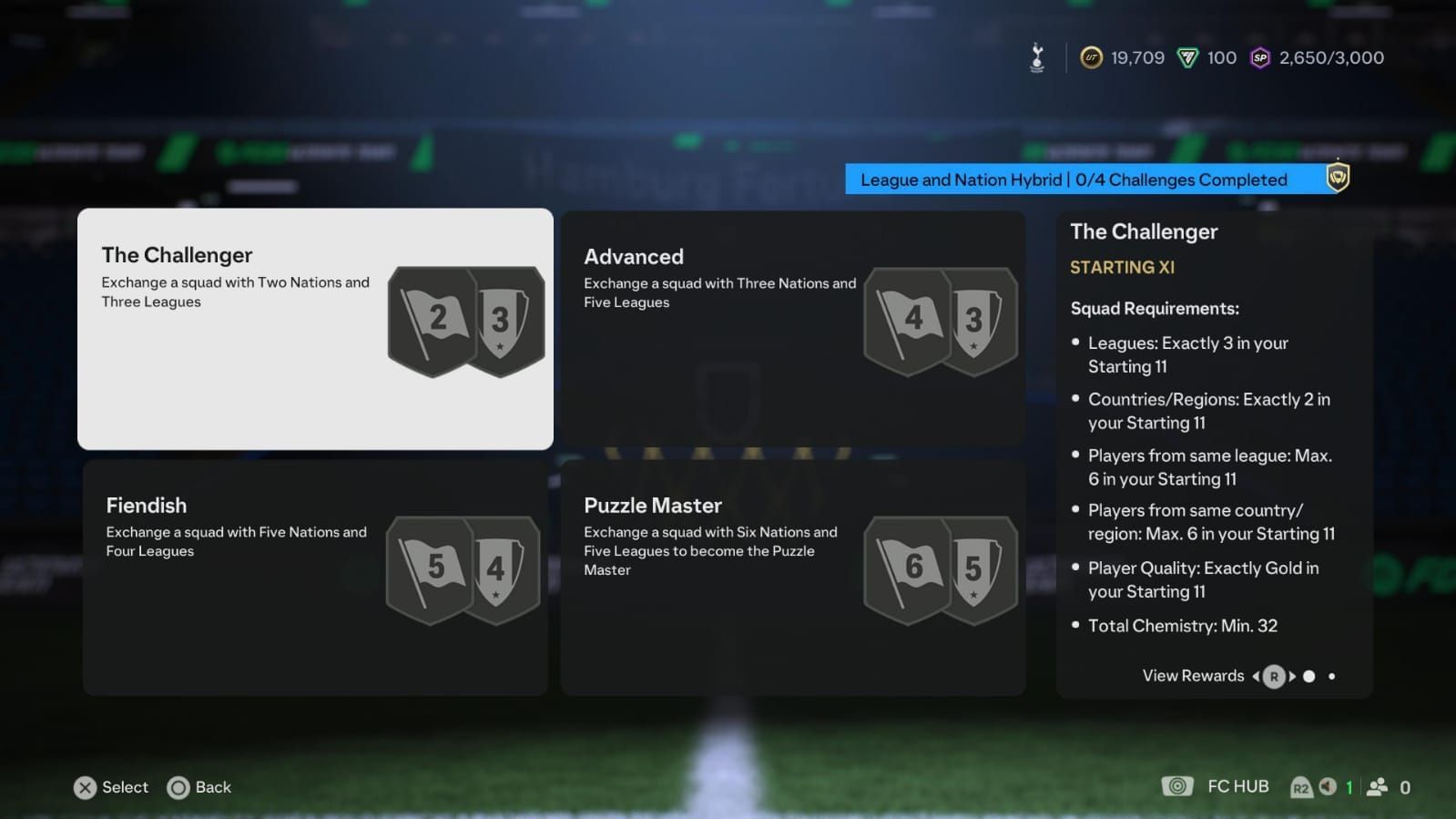Click the green FC Points icon
The image size is (1456, 819).
click(x=1189, y=57)
